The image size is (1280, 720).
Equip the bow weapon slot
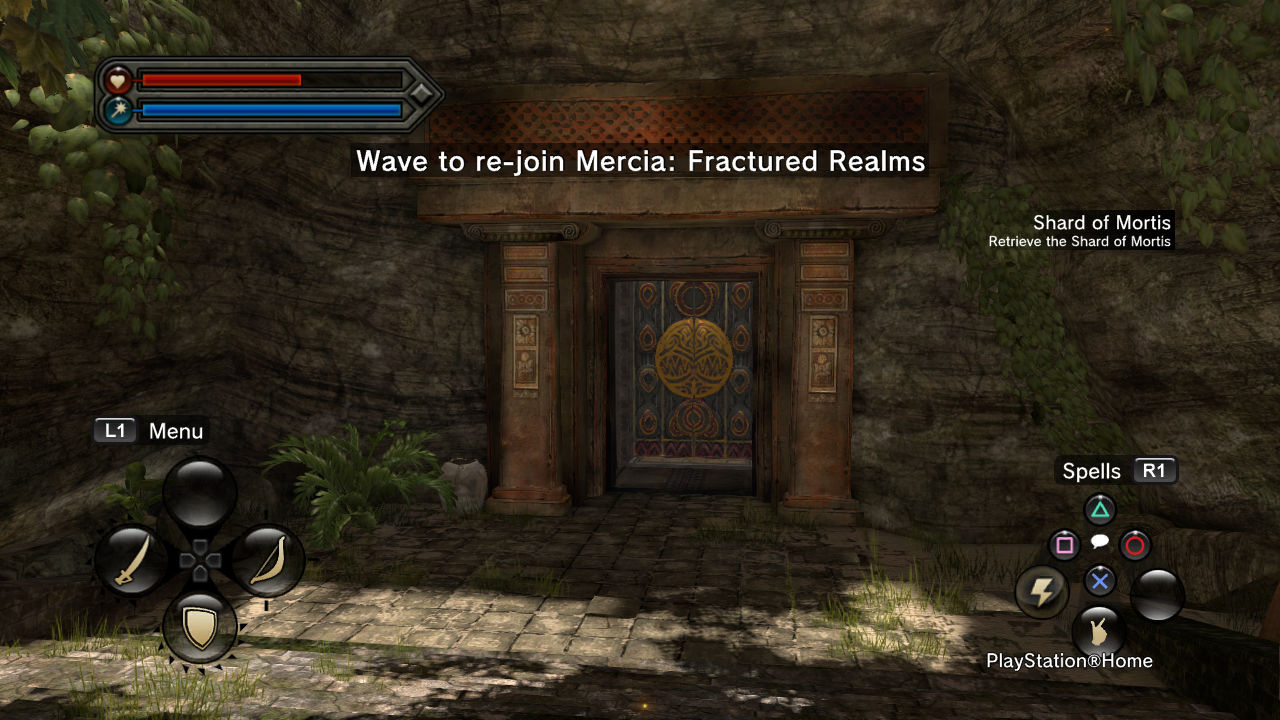click(x=267, y=561)
